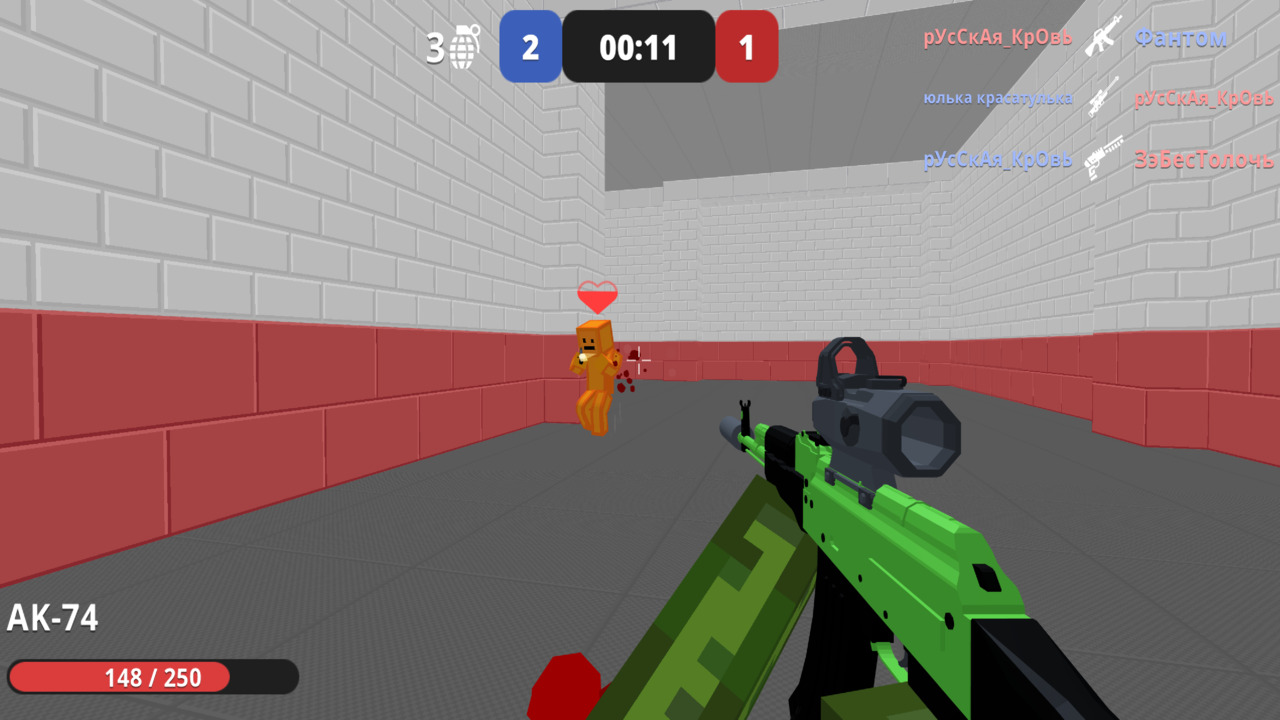Click the red team score box showing 1

pyautogui.click(x=747, y=47)
